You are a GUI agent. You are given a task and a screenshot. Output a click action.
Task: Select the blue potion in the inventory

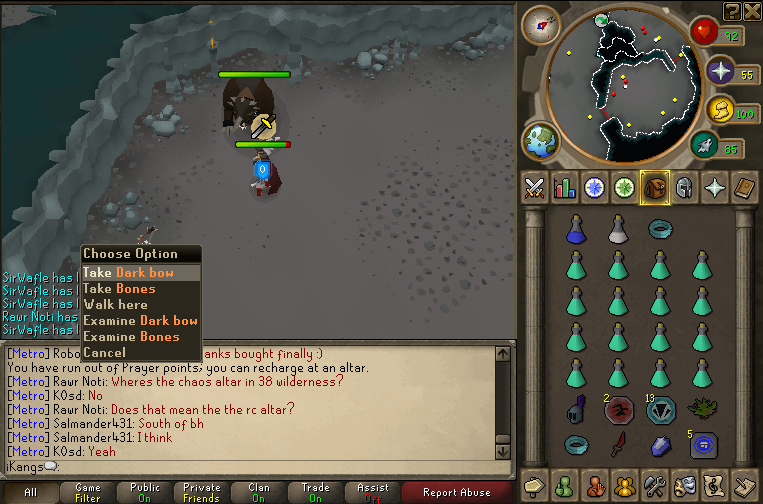click(575, 230)
